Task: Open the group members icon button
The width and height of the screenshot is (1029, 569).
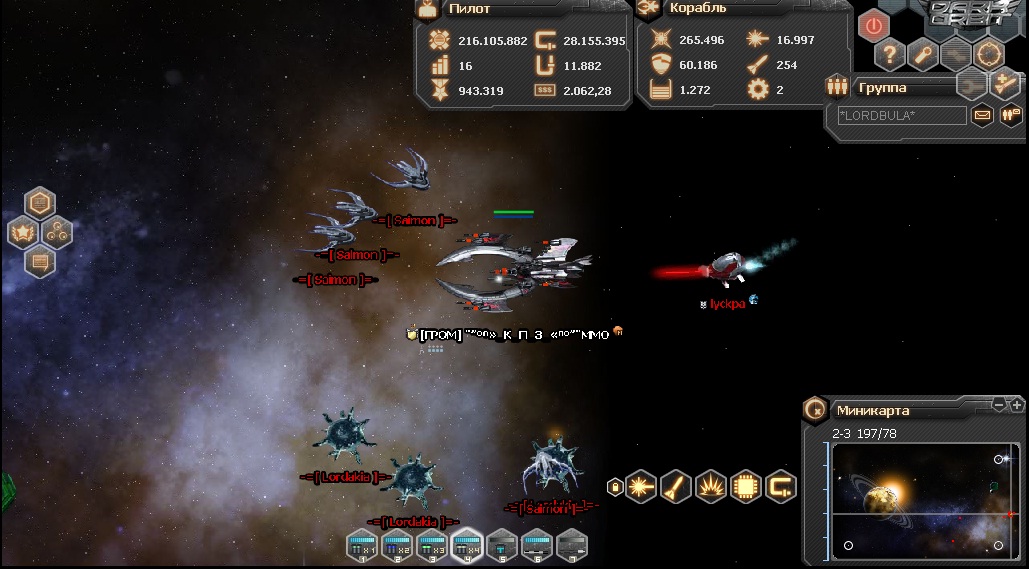Action: coord(1011,115)
